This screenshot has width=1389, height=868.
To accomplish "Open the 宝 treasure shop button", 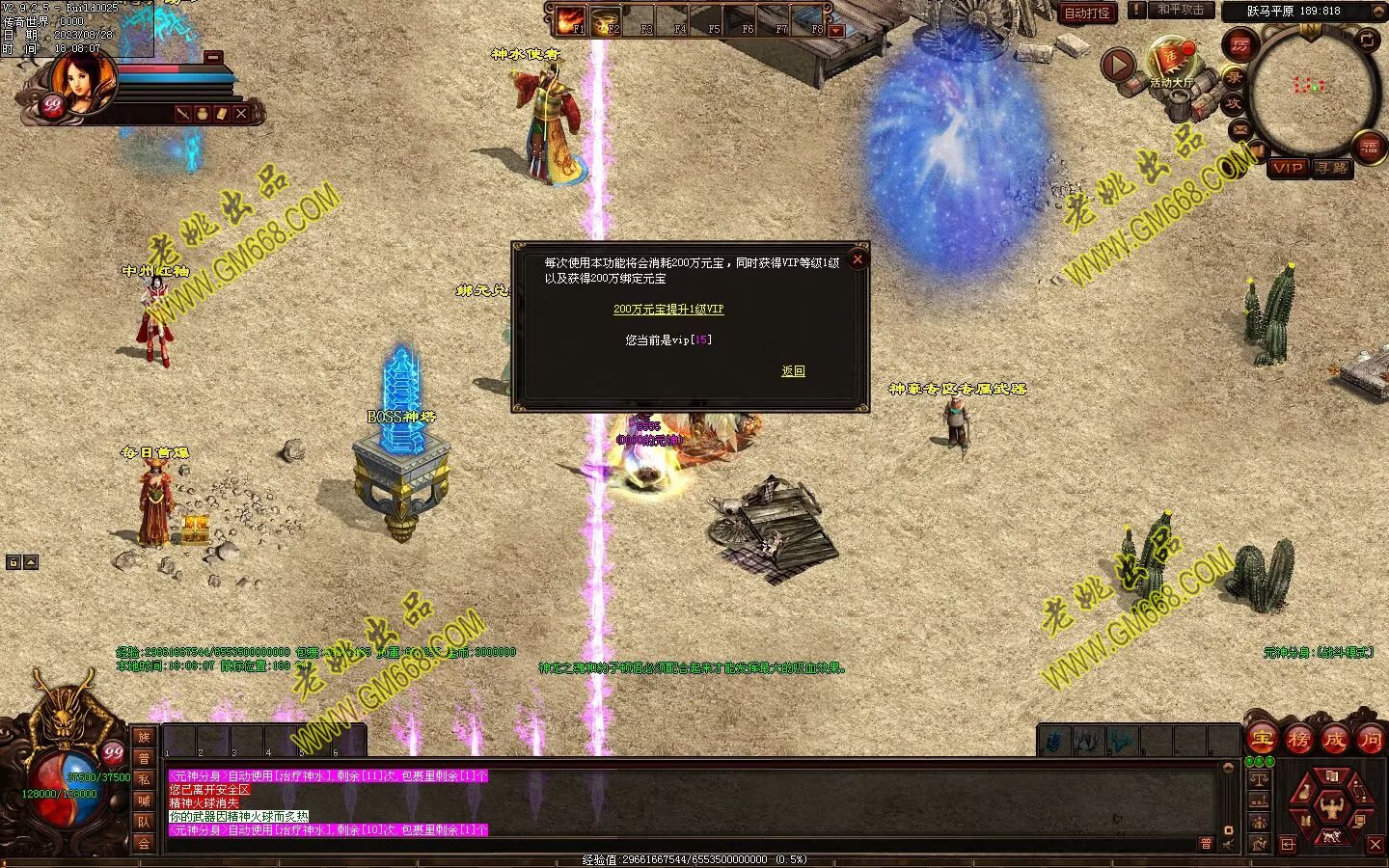I will (x=1262, y=740).
